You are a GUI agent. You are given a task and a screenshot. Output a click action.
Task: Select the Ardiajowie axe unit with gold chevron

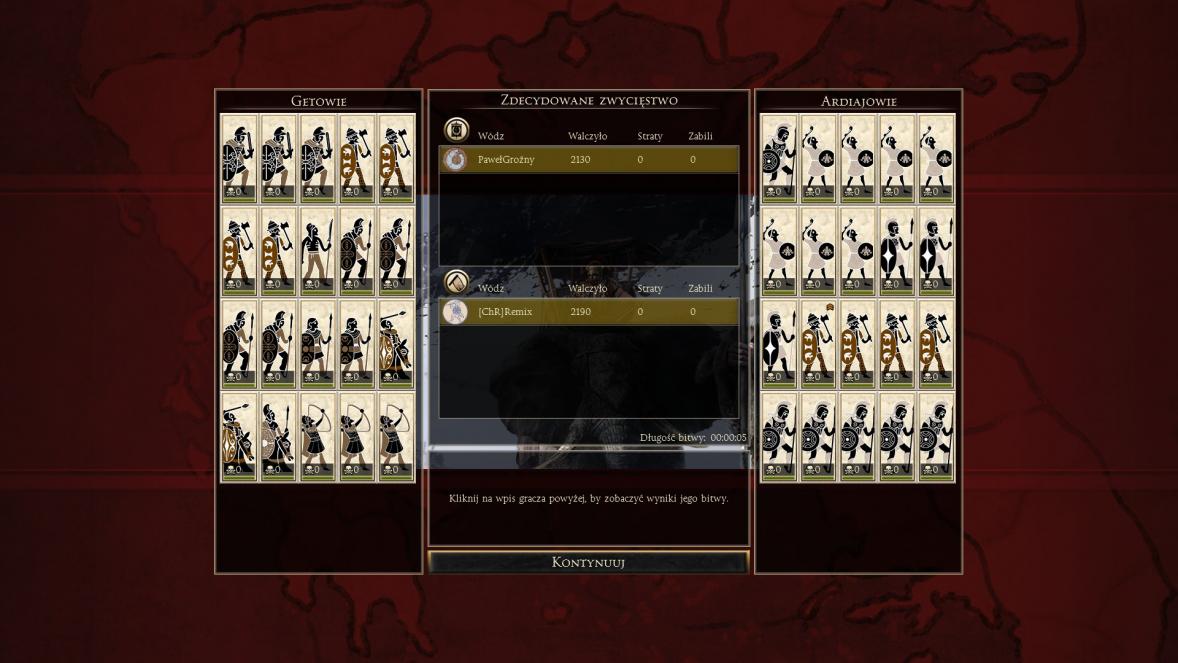click(817, 344)
